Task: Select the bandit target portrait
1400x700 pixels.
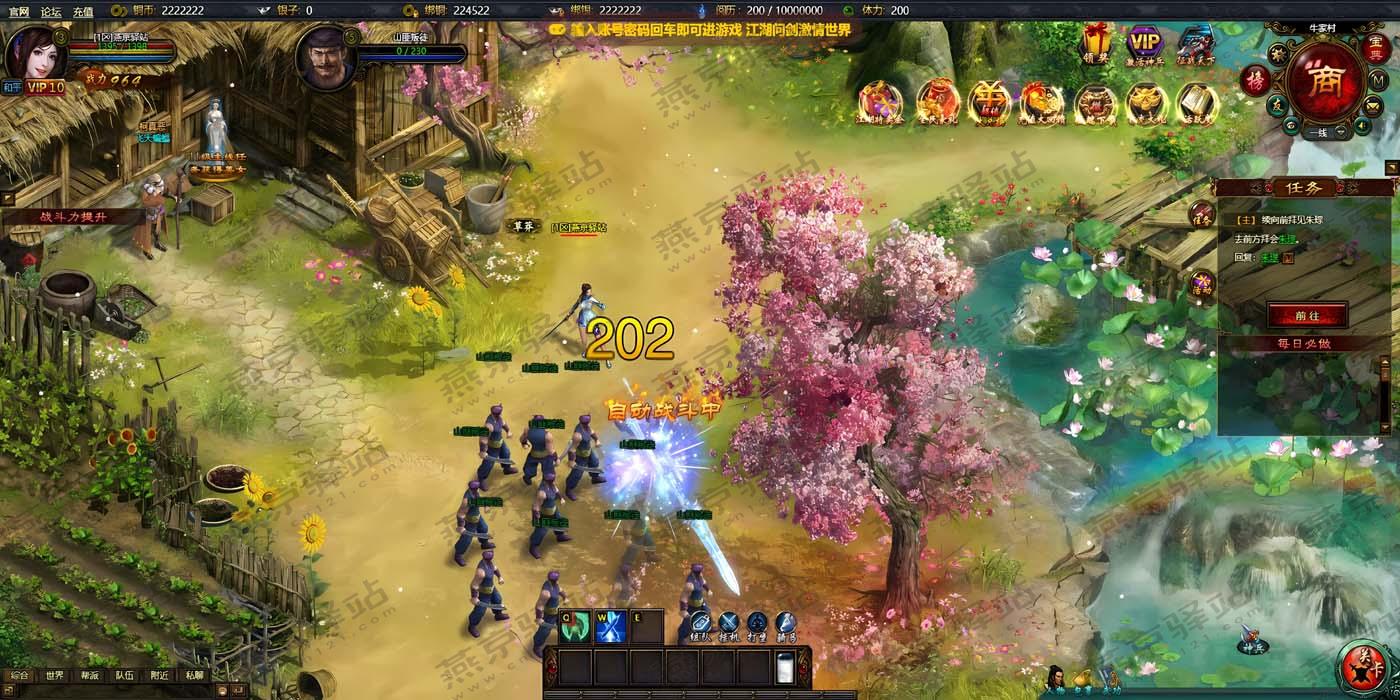Action: coord(326,57)
